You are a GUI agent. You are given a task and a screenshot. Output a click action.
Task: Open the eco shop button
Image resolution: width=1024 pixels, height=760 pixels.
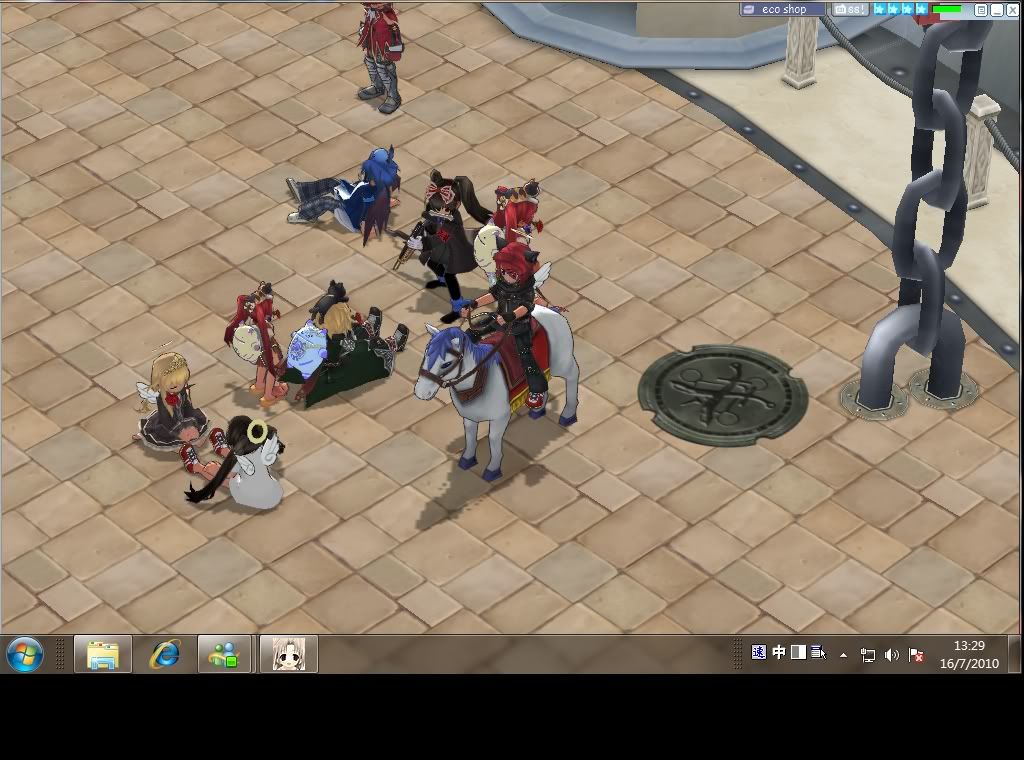point(783,10)
